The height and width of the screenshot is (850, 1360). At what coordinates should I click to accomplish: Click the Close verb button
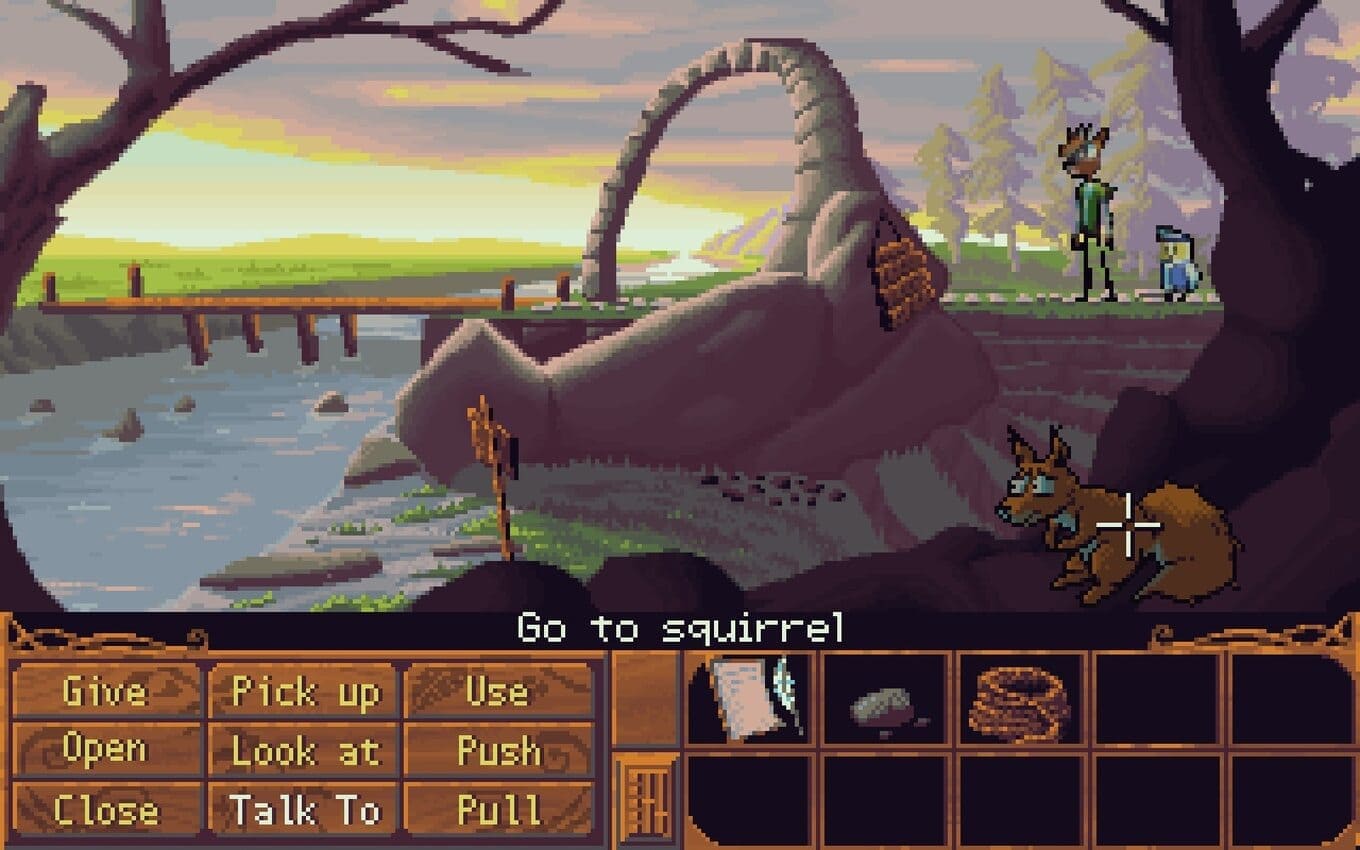pos(105,809)
